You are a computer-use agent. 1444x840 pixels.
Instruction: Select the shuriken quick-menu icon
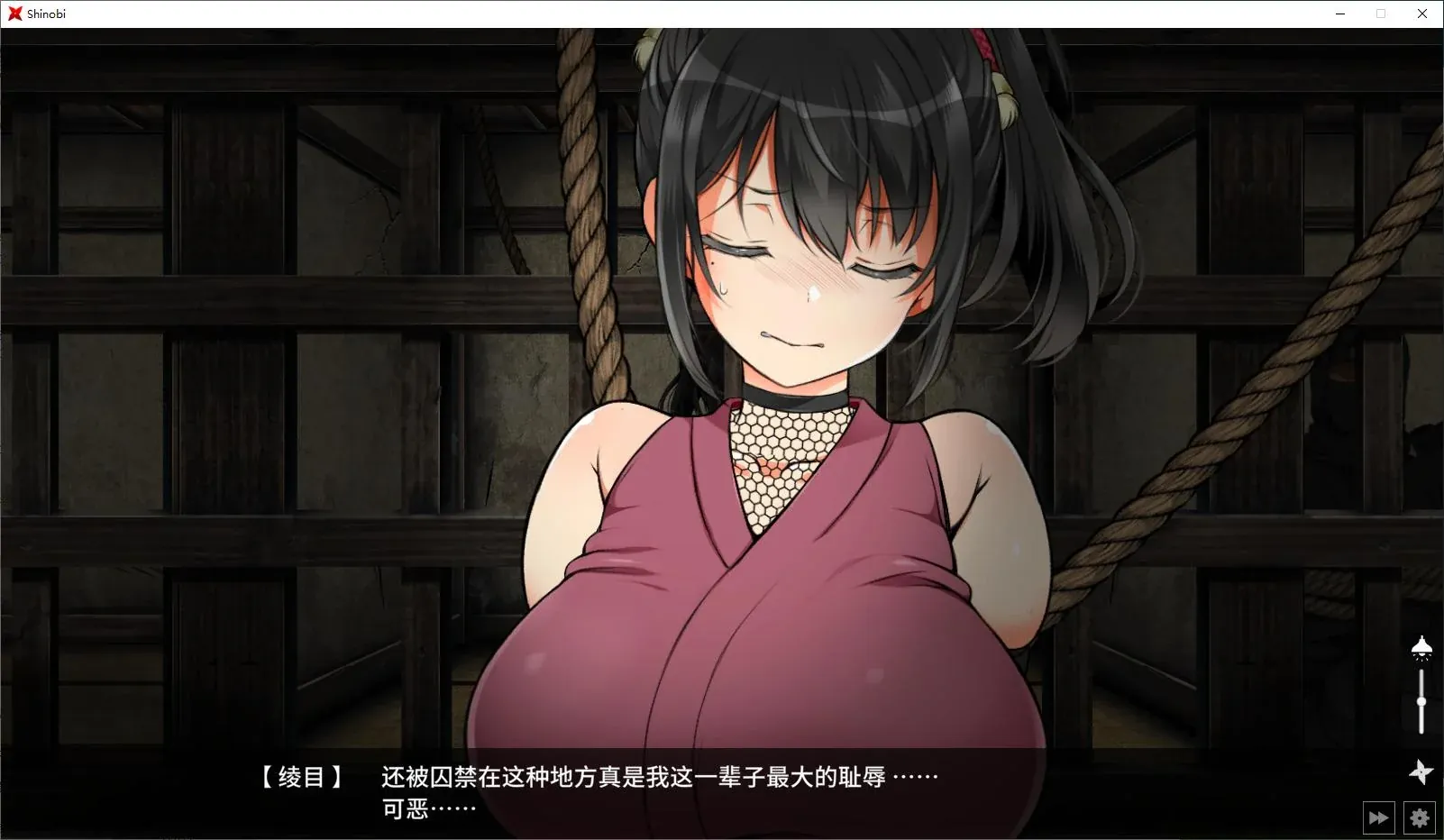point(1422,772)
